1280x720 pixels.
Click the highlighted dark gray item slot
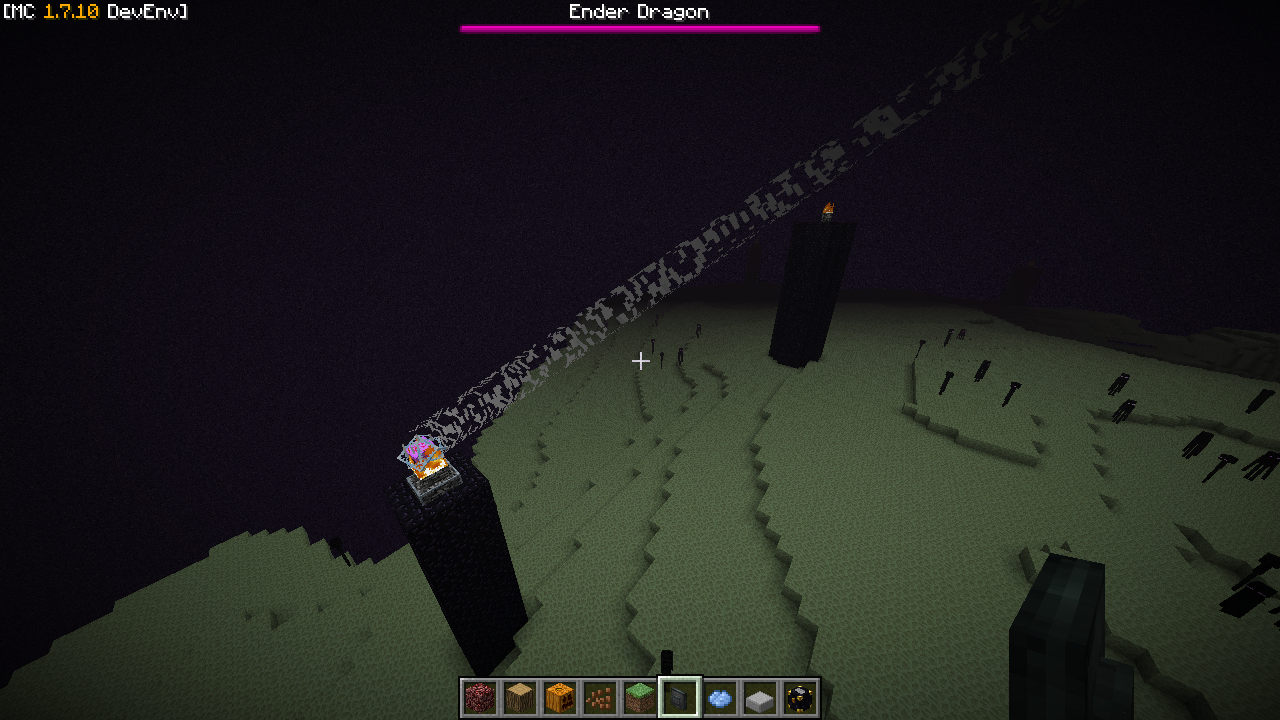[680, 698]
